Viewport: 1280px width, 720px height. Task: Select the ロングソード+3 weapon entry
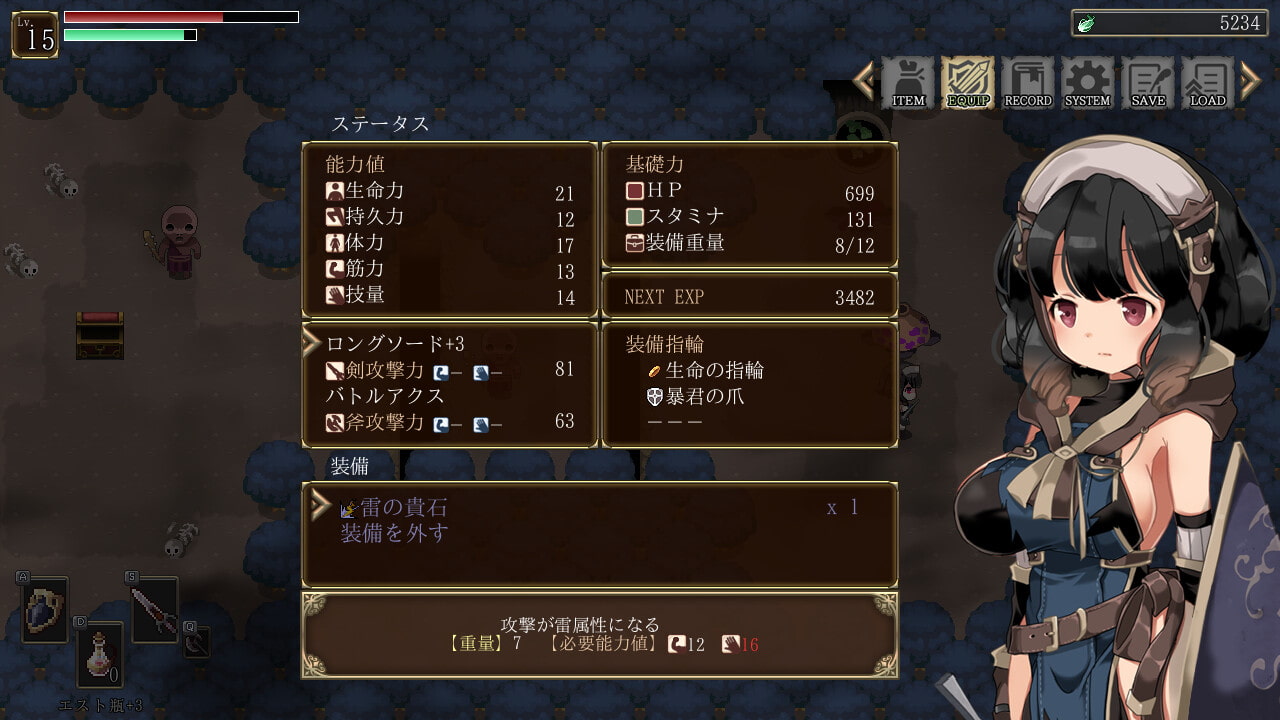click(396, 344)
